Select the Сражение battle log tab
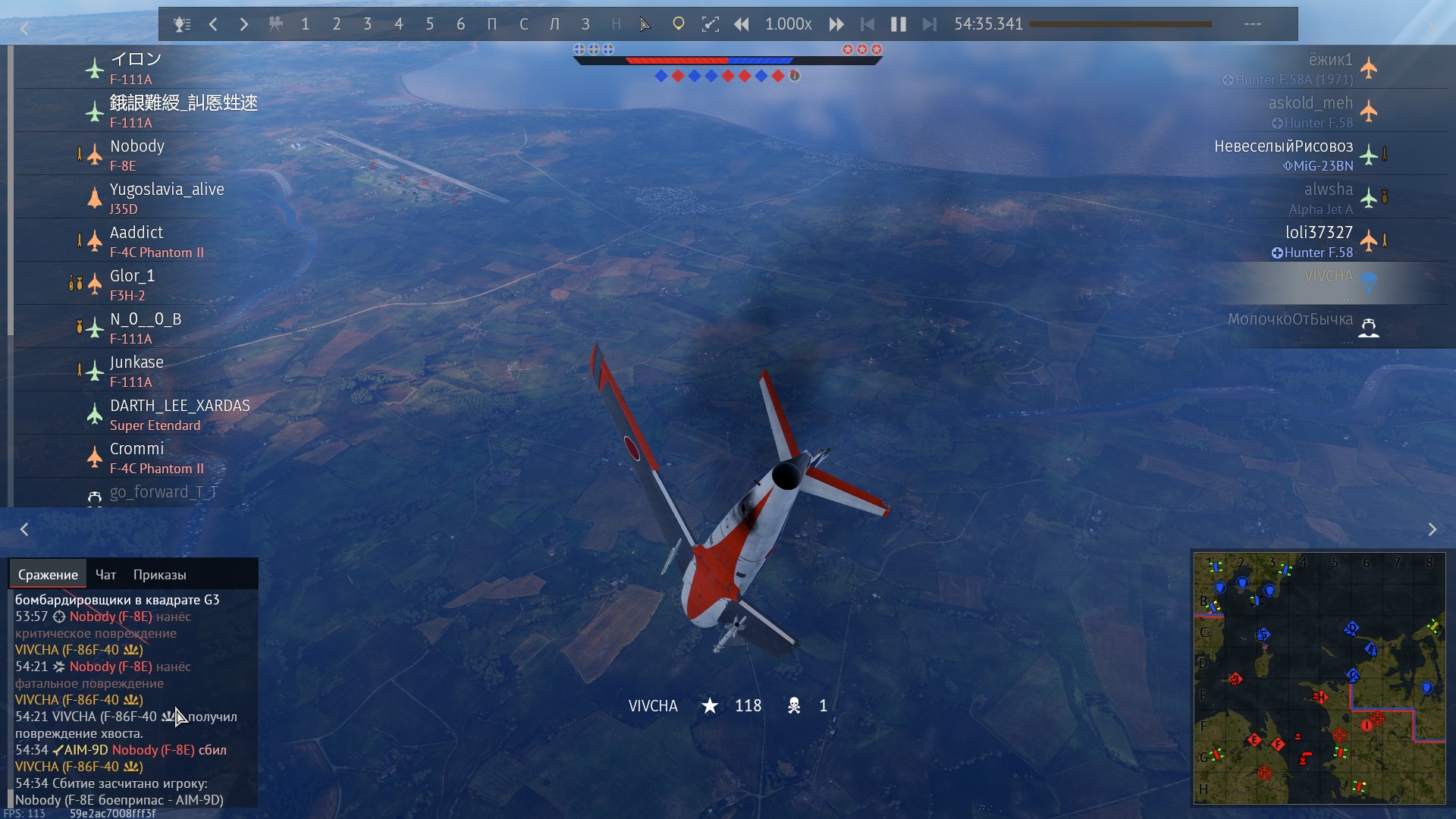 click(x=48, y=575)
